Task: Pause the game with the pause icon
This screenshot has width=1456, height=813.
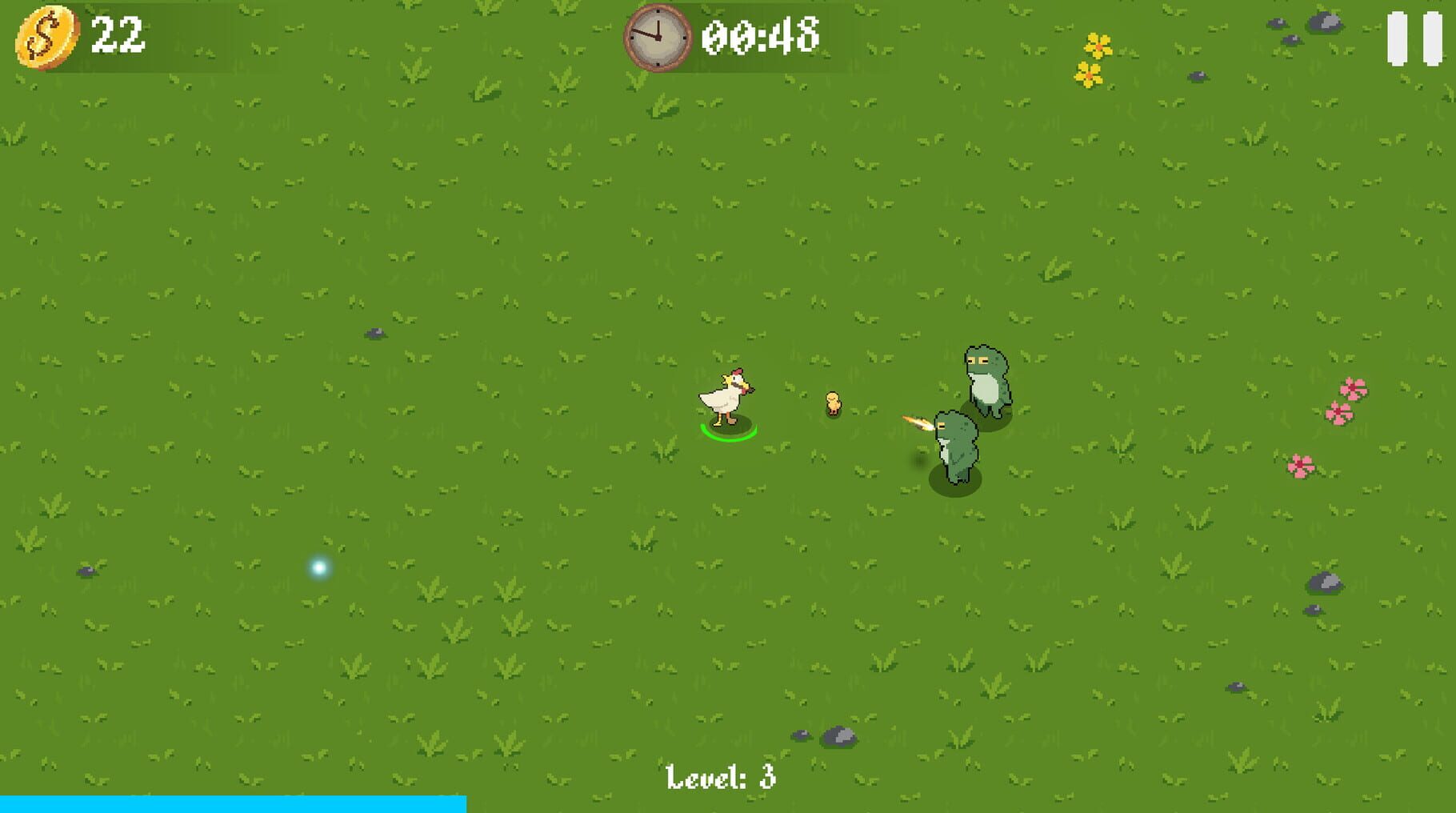Action: 1413,38
